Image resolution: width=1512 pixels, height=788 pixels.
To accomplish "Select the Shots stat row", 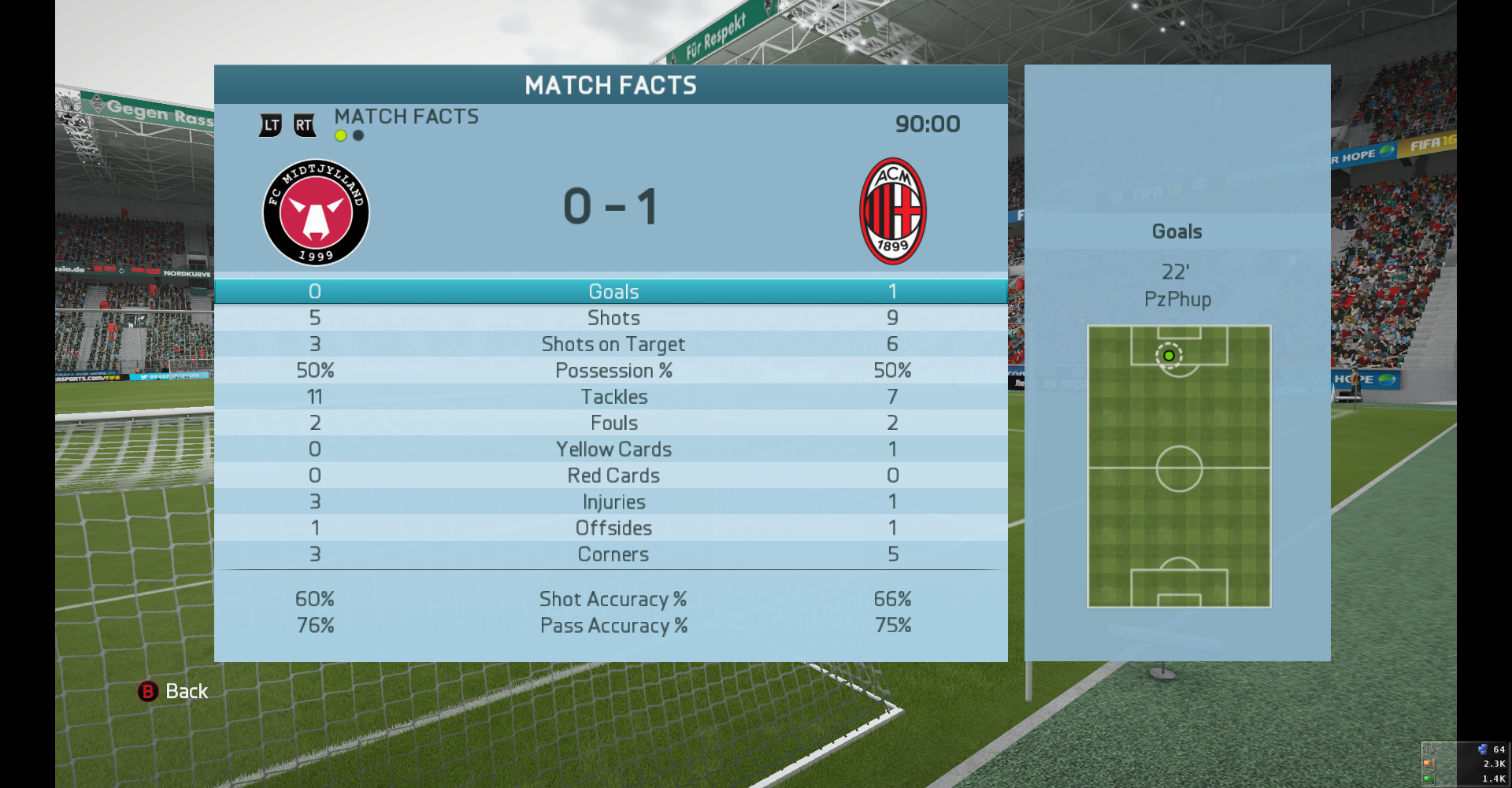I will pyautogui.click(x=611, y=318).
